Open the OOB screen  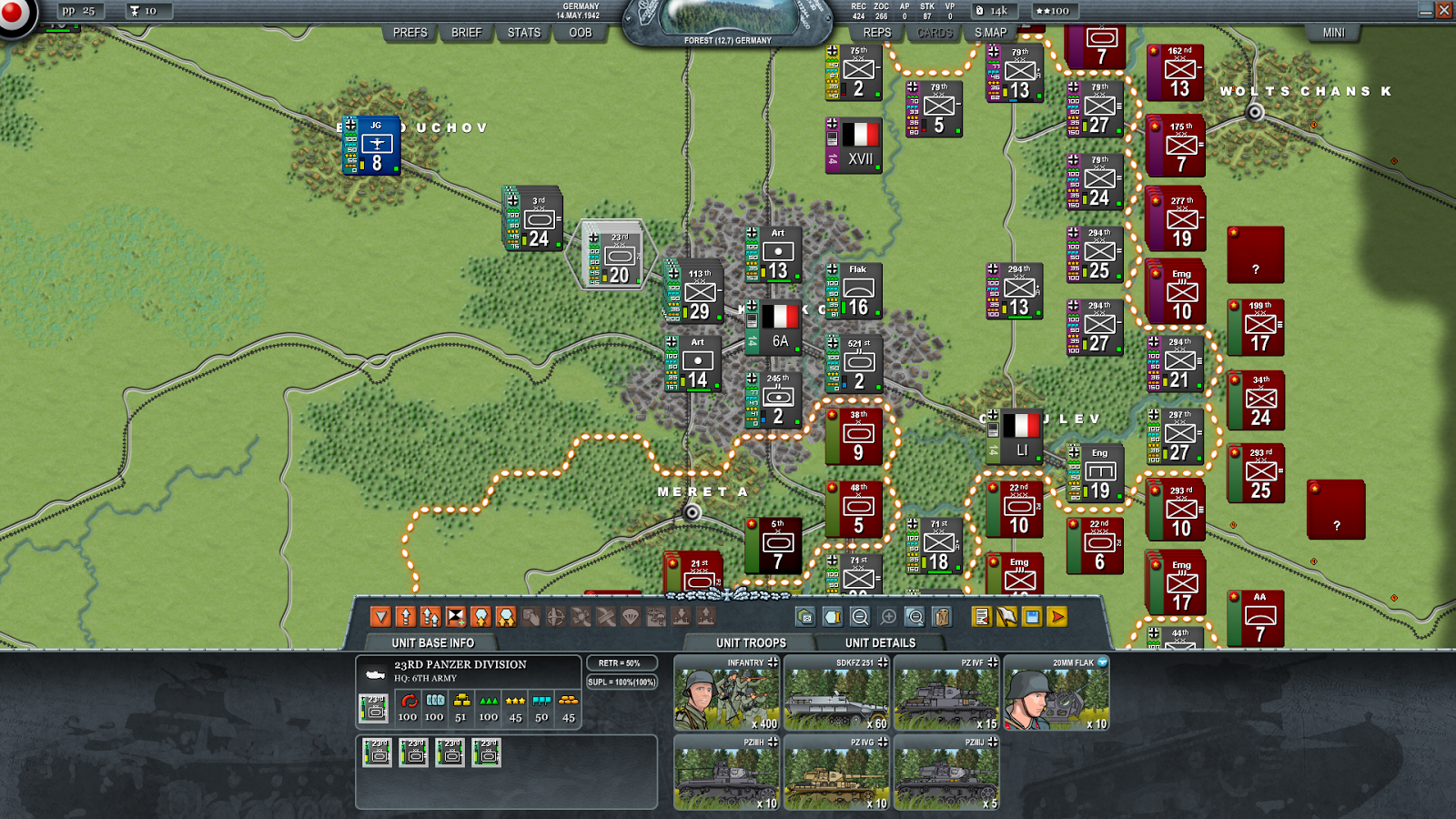[x=580, y=33]
